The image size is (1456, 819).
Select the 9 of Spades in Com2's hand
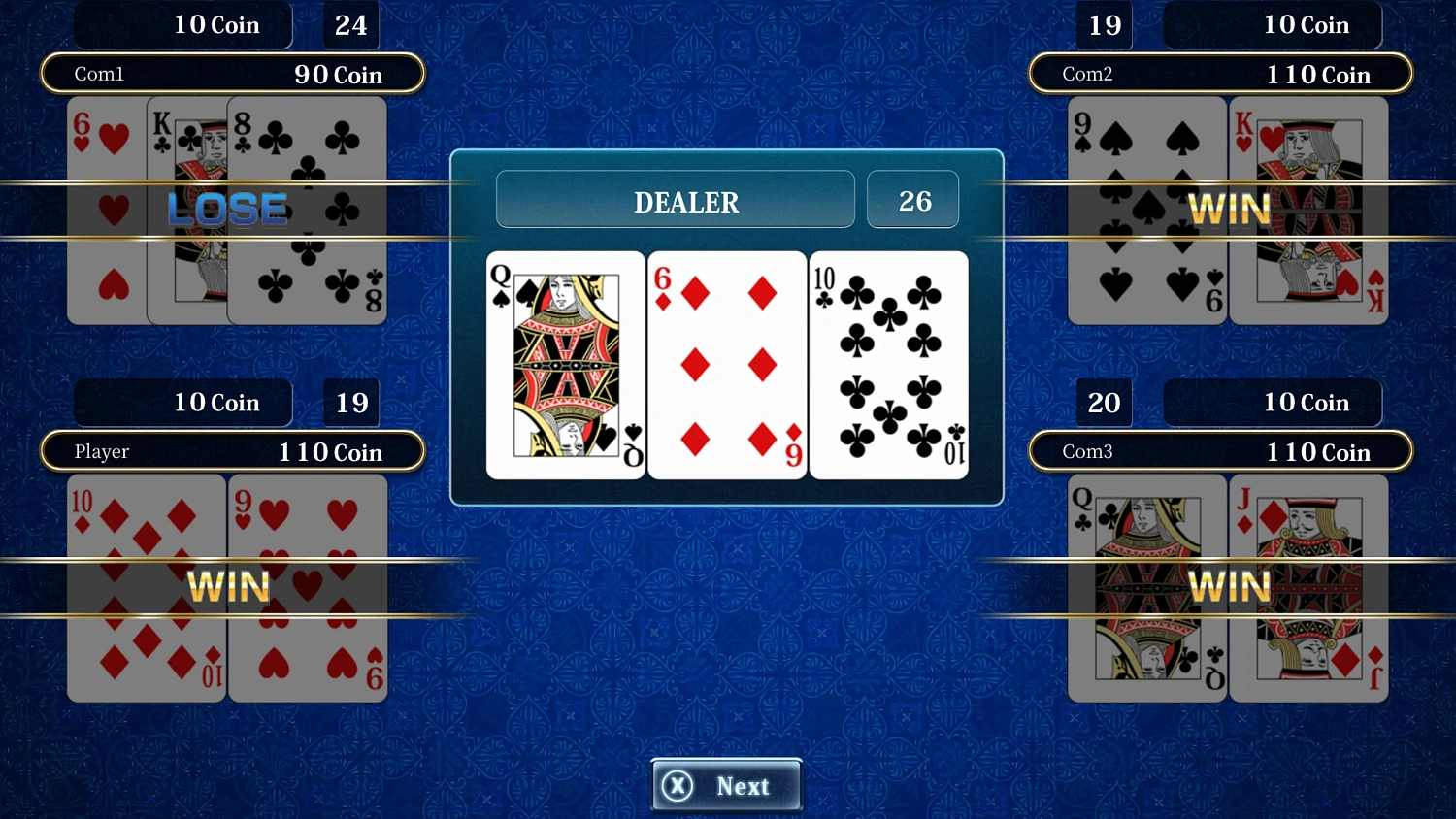pos(1145,209)
